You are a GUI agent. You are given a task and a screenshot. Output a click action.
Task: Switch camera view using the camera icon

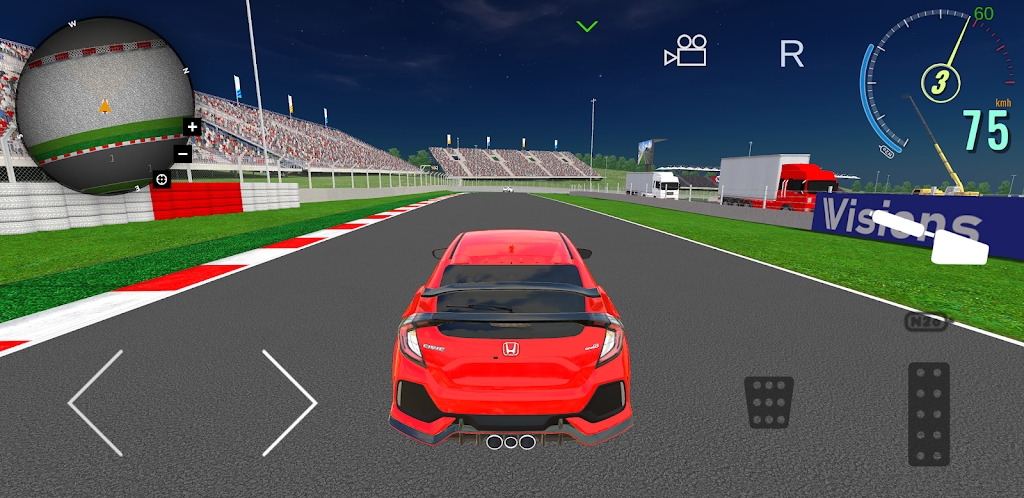point(686,52)
